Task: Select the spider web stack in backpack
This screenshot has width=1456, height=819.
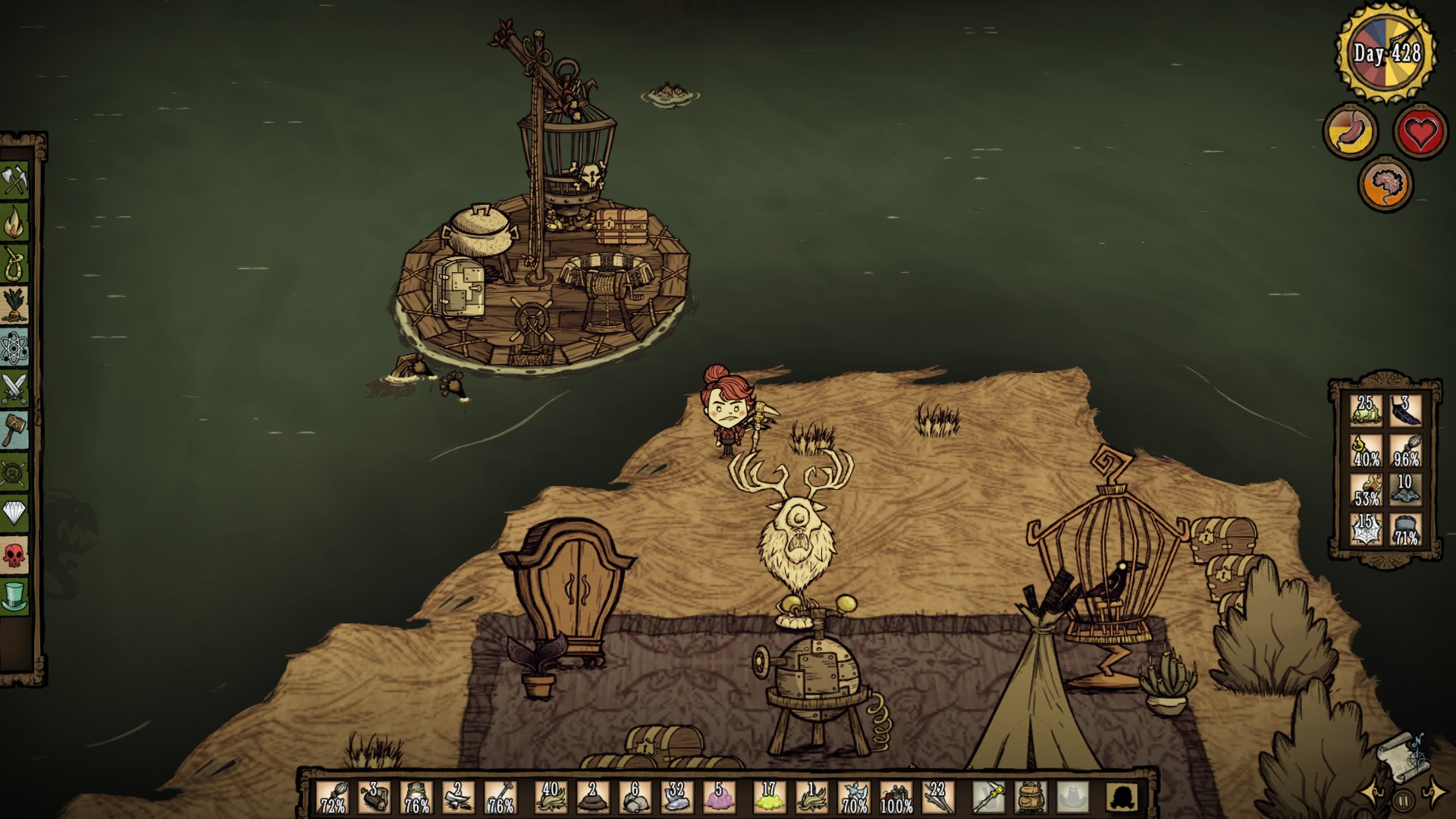Action: 1366,529
